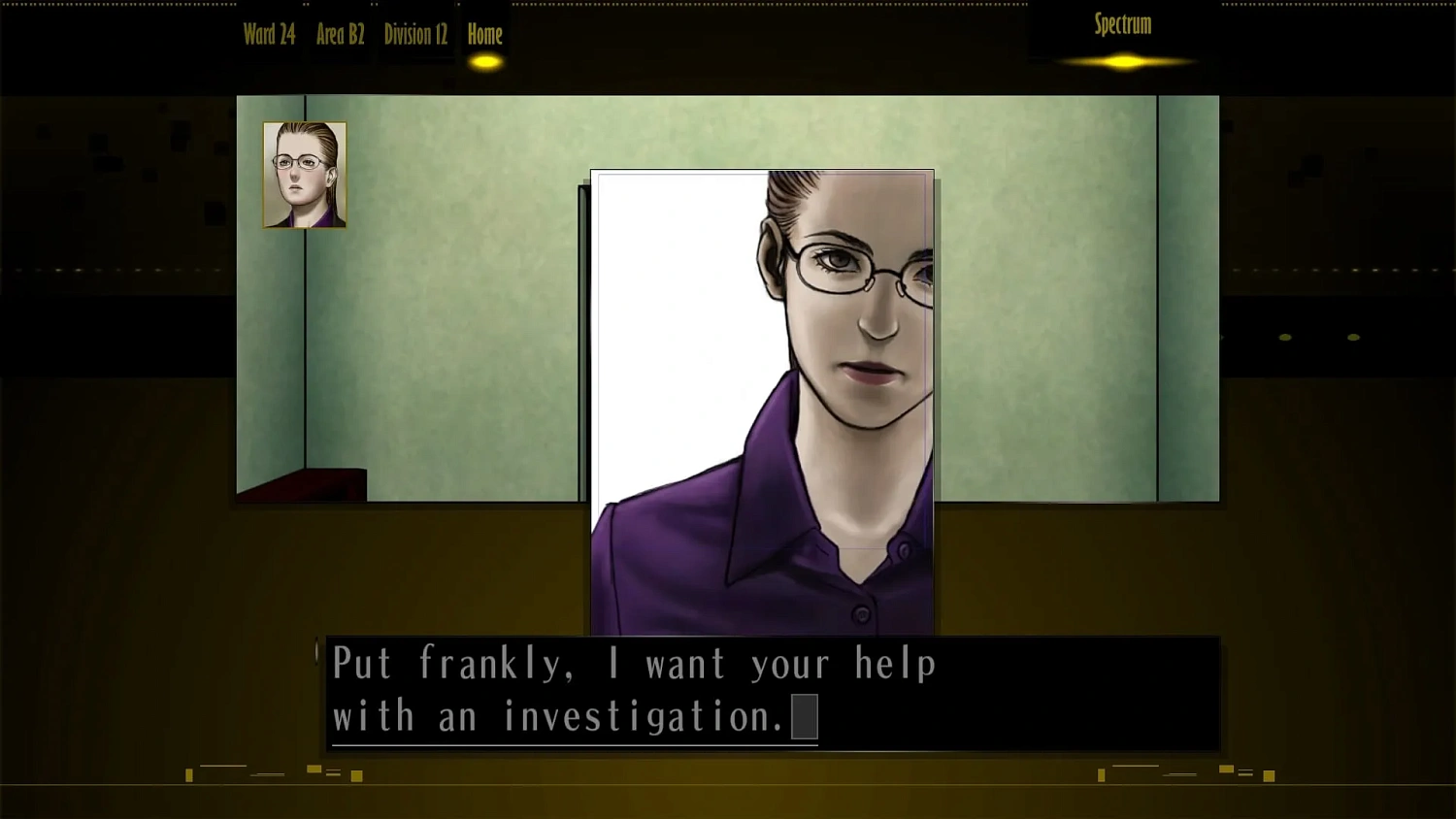The height and width of the screenshot is (819, 1456).
Task: Select the Ward 24 navigation item
Action: pos(269,35)
